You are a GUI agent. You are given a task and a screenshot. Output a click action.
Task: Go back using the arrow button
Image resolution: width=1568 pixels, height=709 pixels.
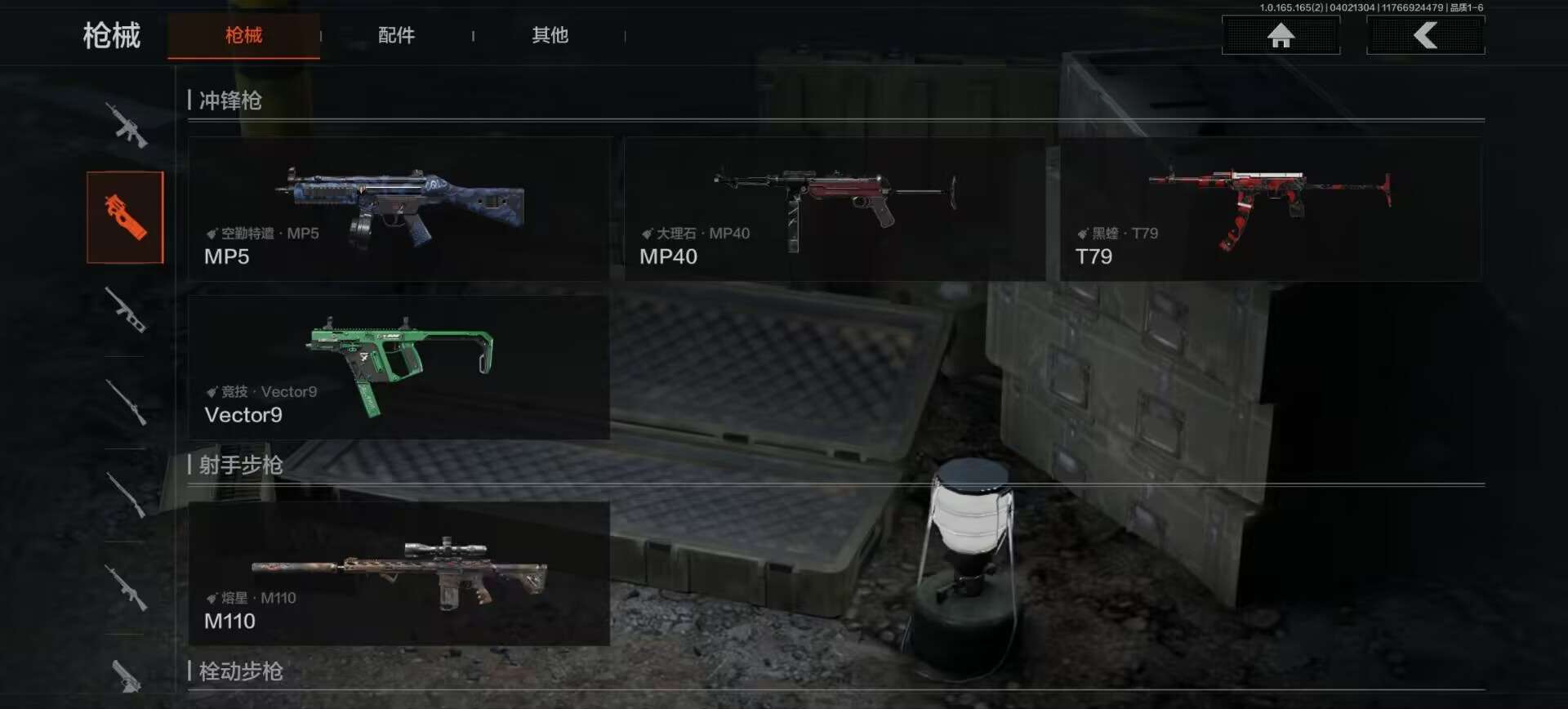1425,35
